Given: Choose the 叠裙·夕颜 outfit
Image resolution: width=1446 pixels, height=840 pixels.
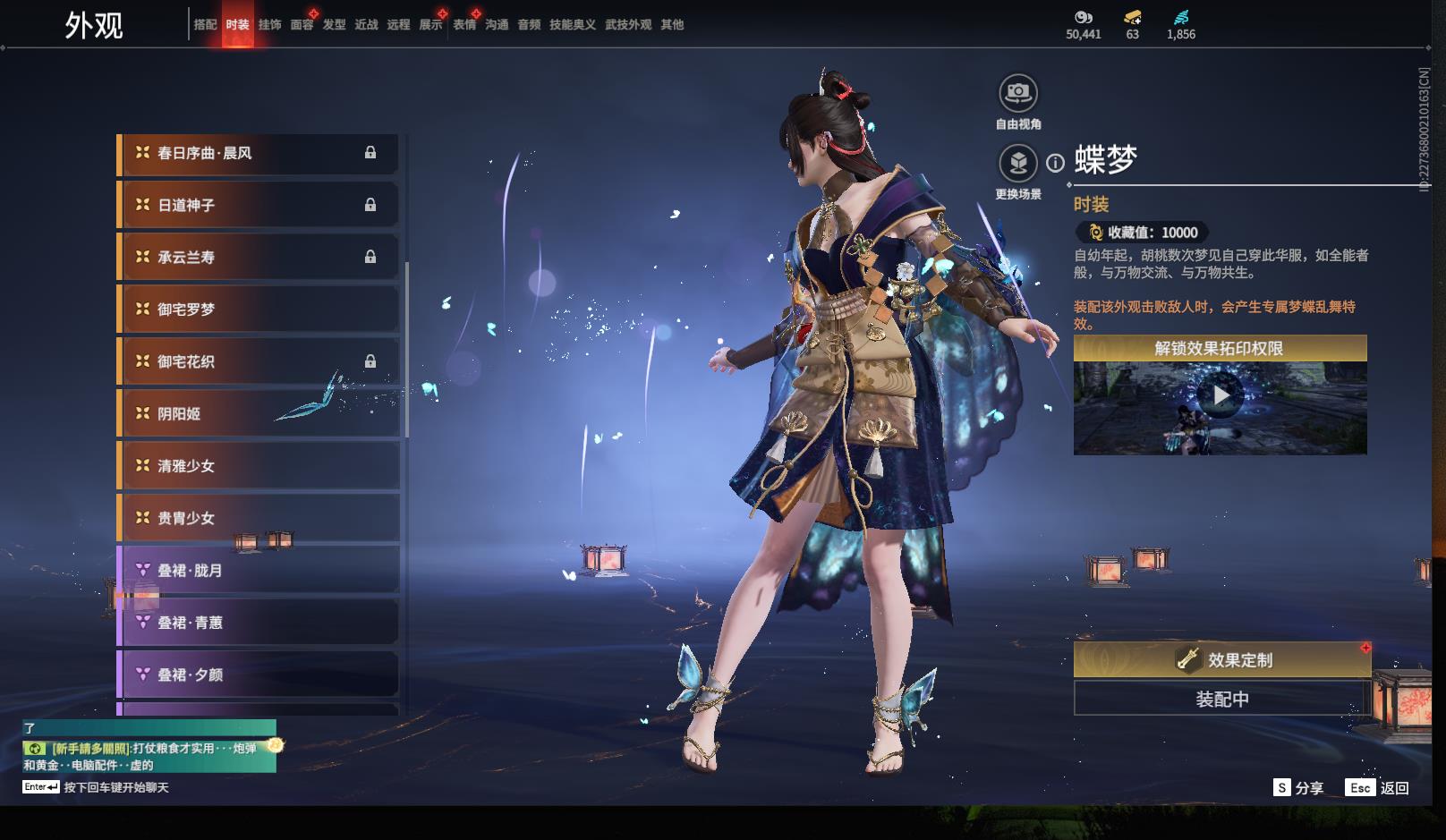Looking at the screenshot, I should 258,675.
